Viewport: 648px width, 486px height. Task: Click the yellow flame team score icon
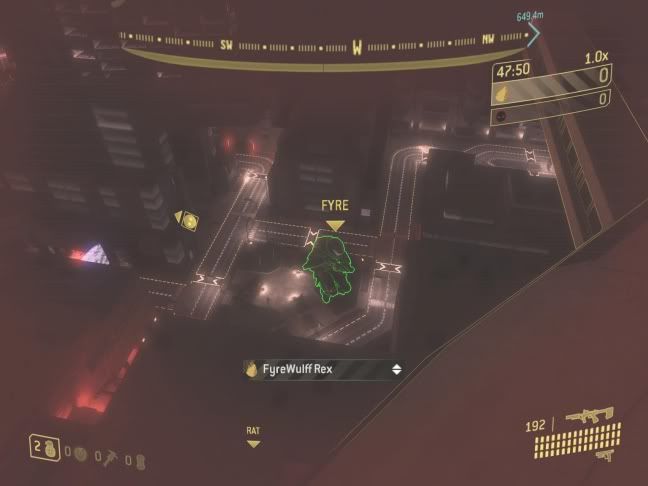pos(502,97)
